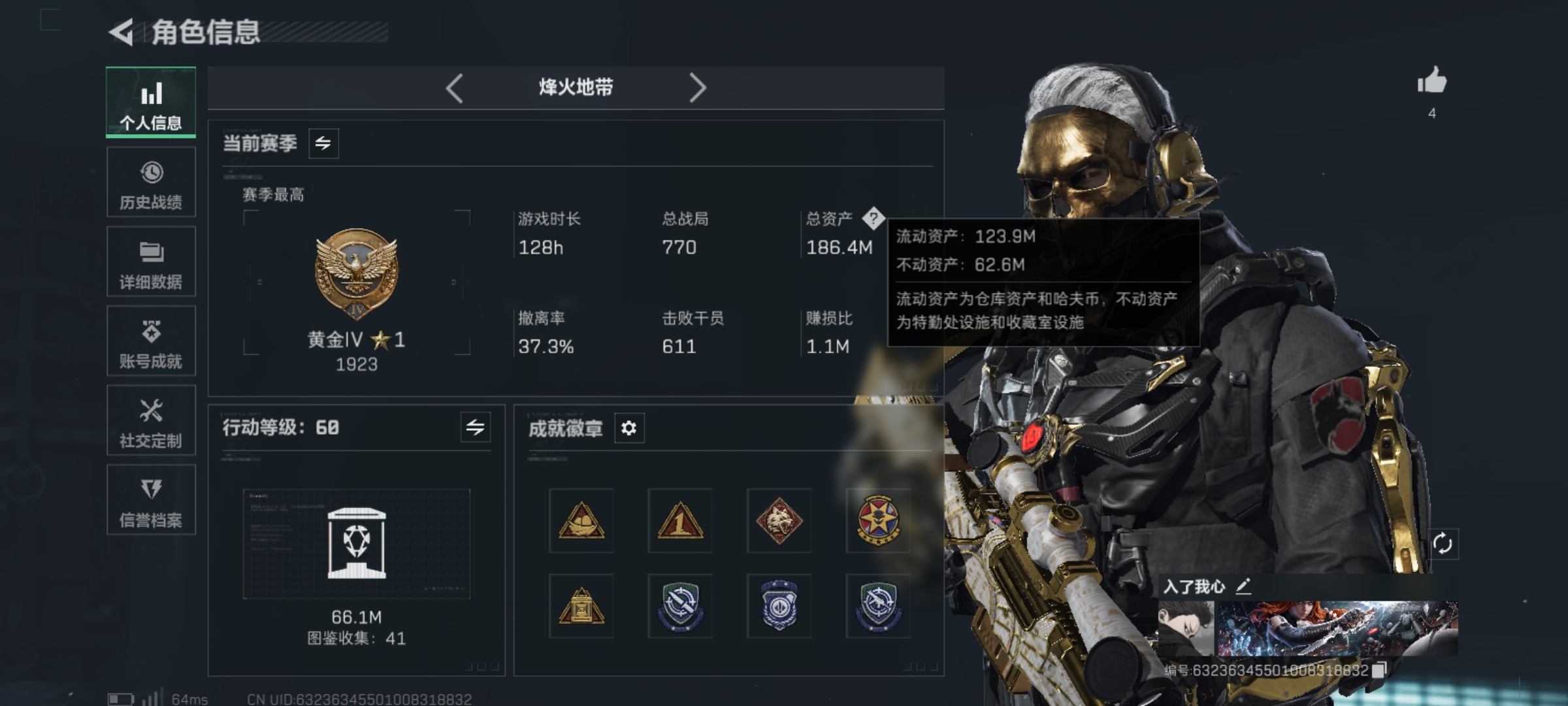The height and width of the screenshot is (706, 1568).
Task: Open 信誉档案 reputation archive
Action: coord(151,500)
